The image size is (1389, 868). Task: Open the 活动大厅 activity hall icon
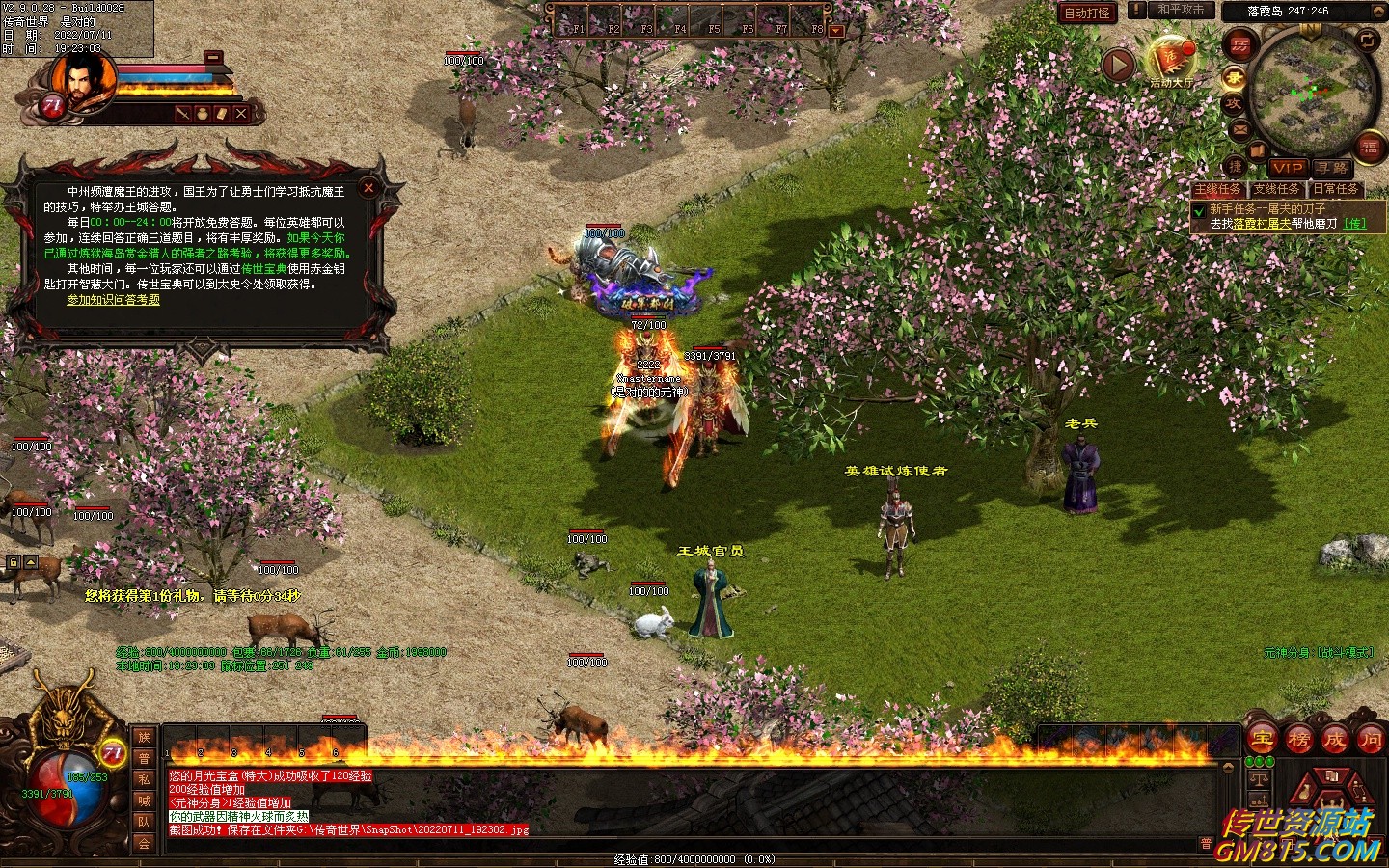tap(1170, 60)
